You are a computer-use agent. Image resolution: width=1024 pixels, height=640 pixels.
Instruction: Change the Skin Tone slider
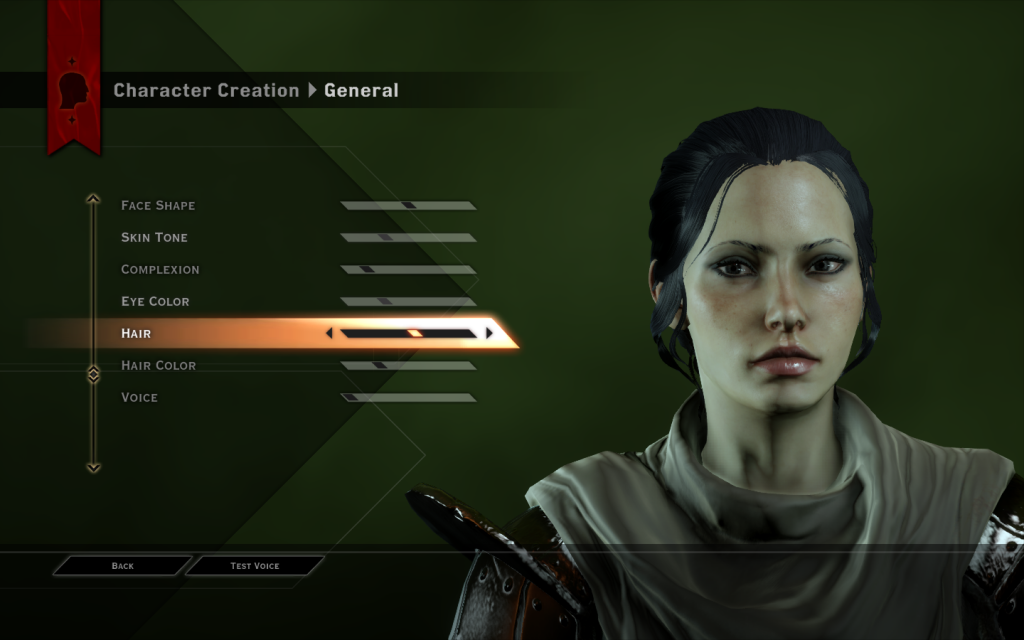tap(408, 238)
